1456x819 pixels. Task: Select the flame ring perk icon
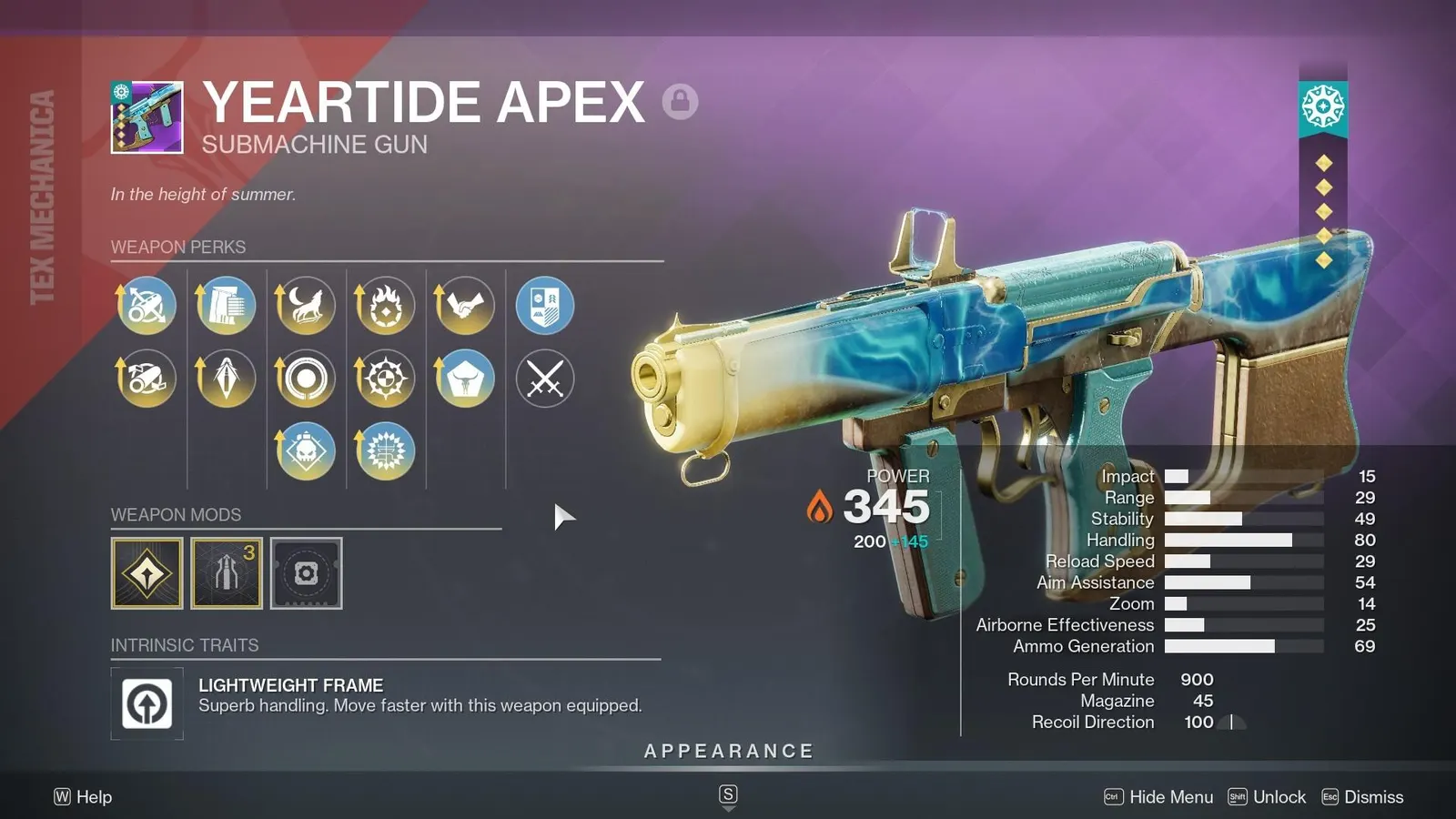point(385,306)
